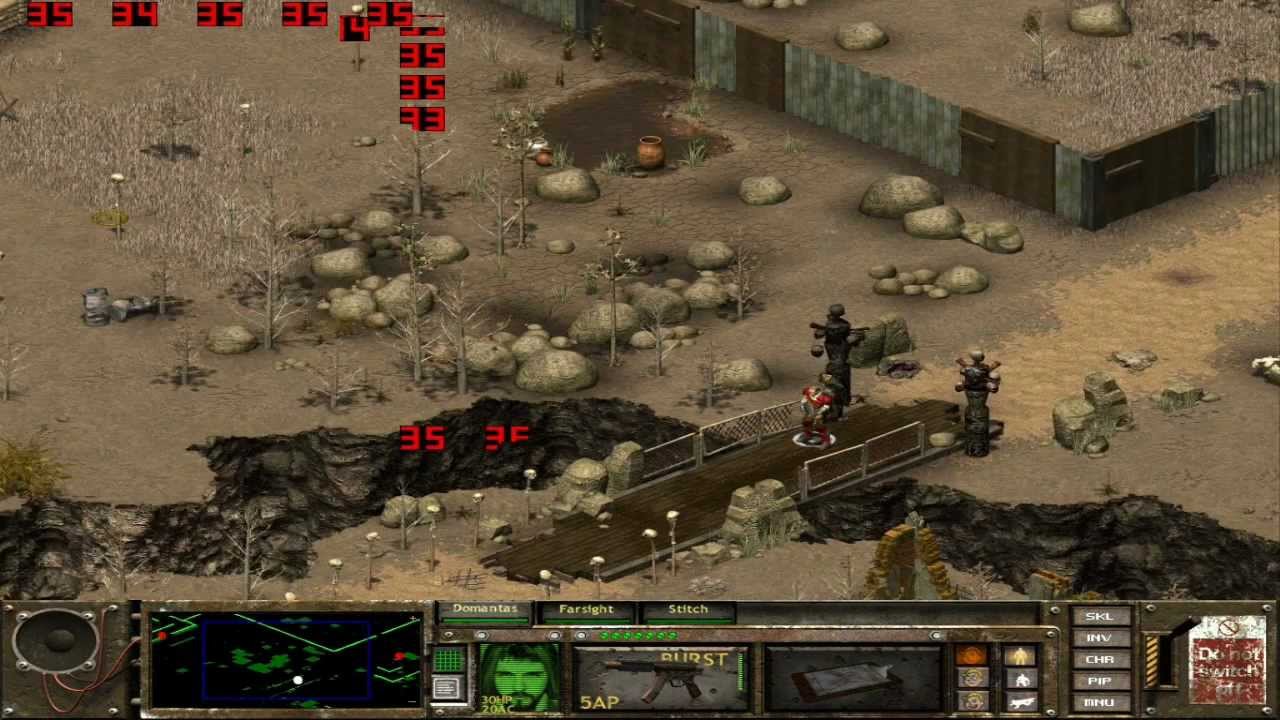
Task: Select the crouched stance icon
Action: tap(1023, 677)
